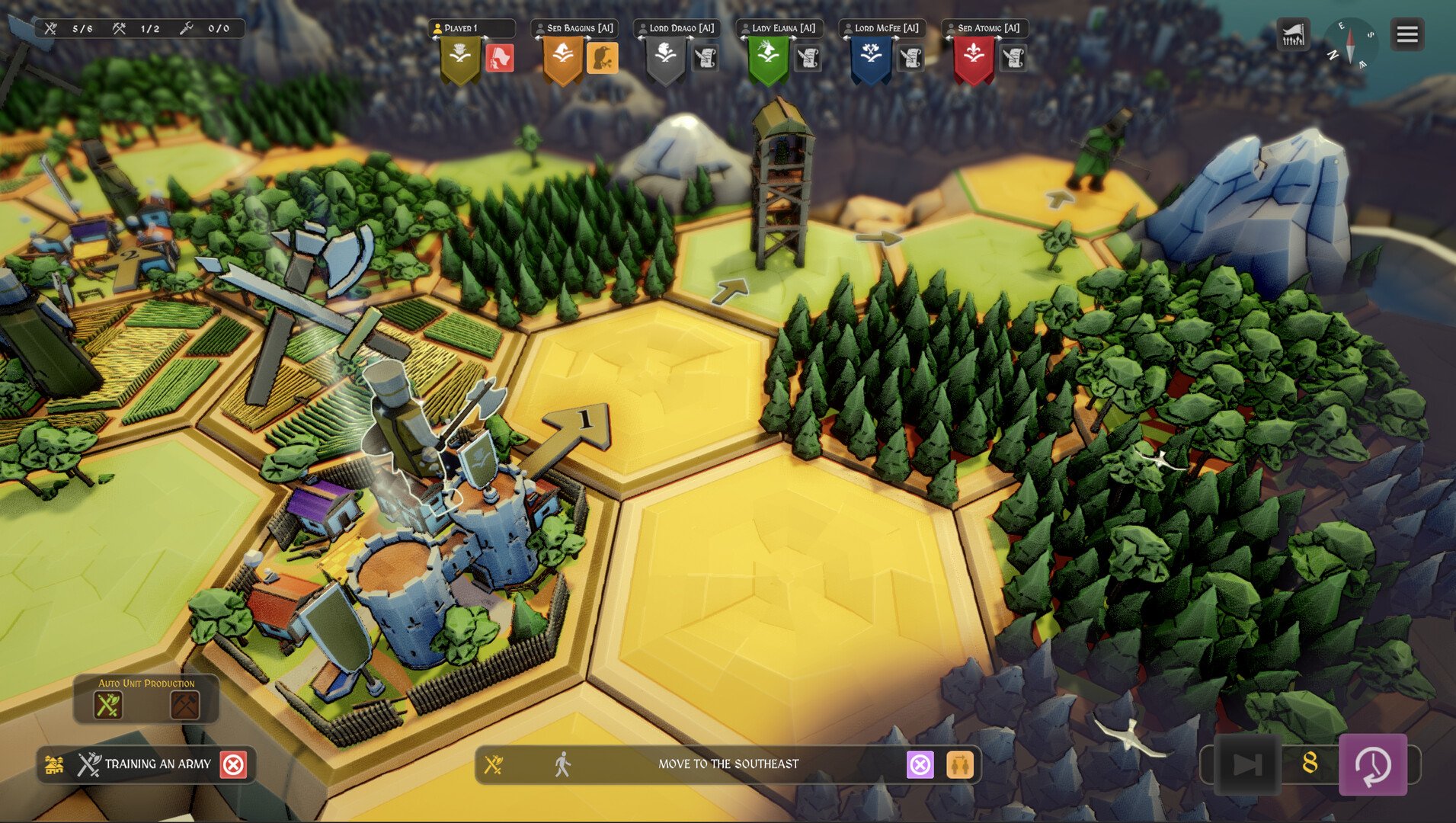Open the red diplomacy icon beside Player 1

pos(500,58)
